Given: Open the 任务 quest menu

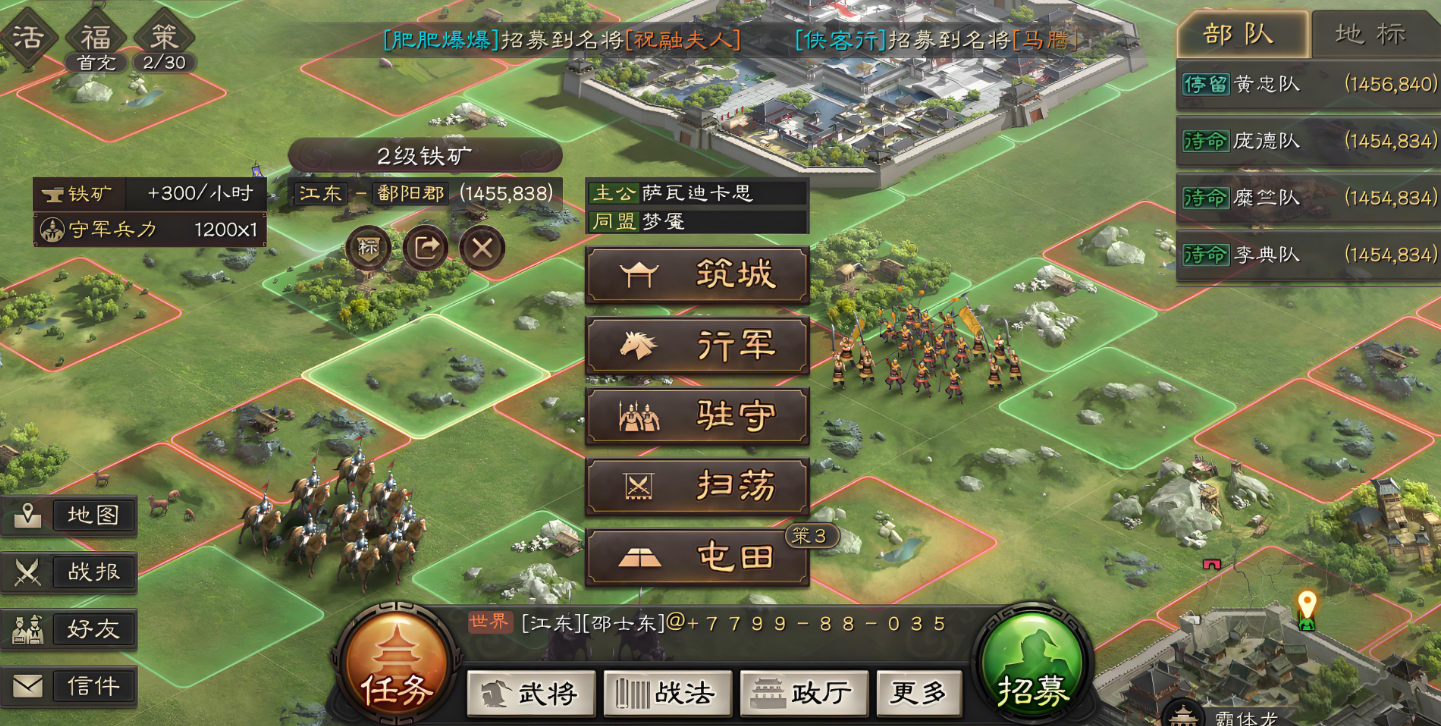Looking at the screenshot, I should point(397,665).
